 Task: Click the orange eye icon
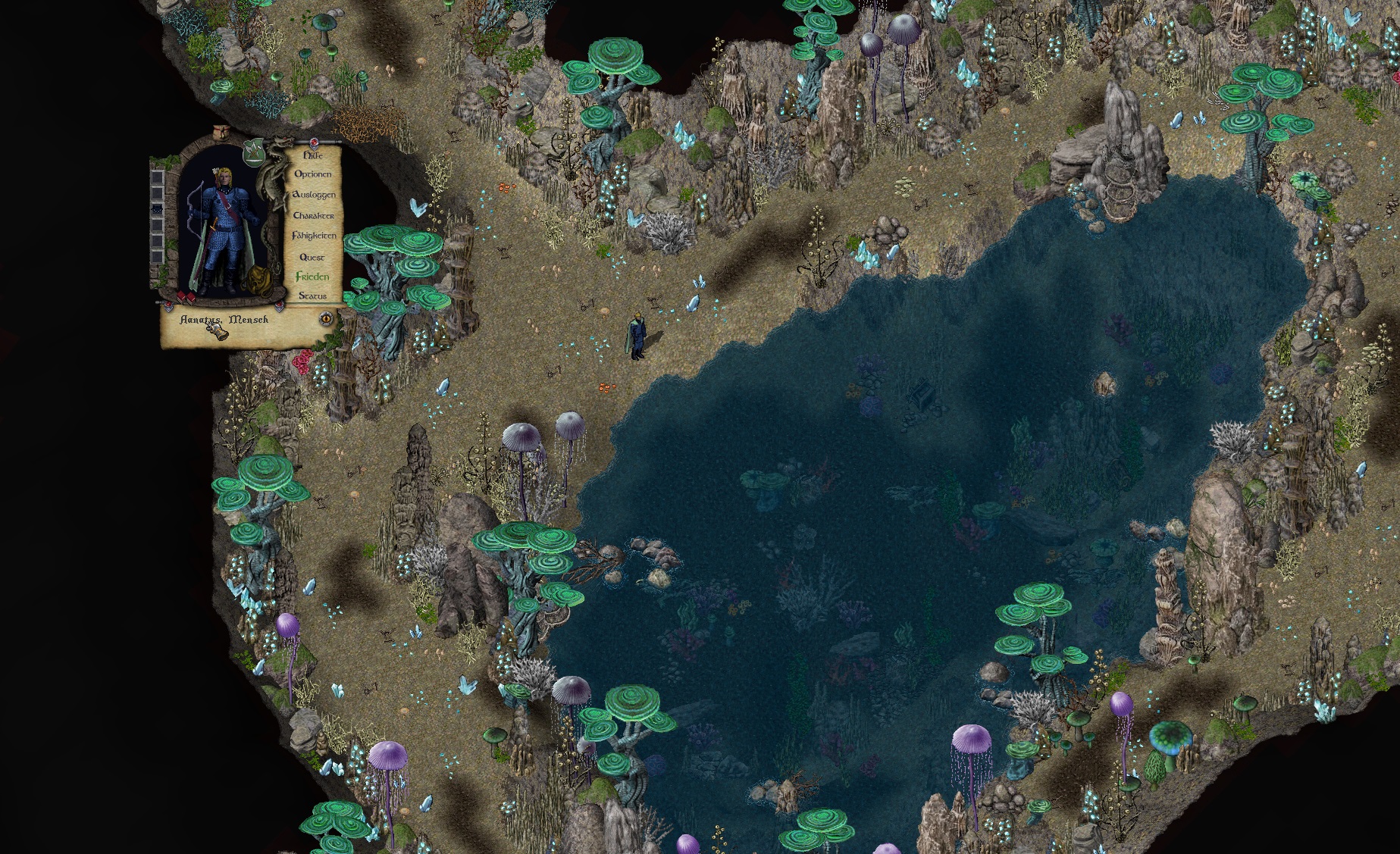click(327, 318)
